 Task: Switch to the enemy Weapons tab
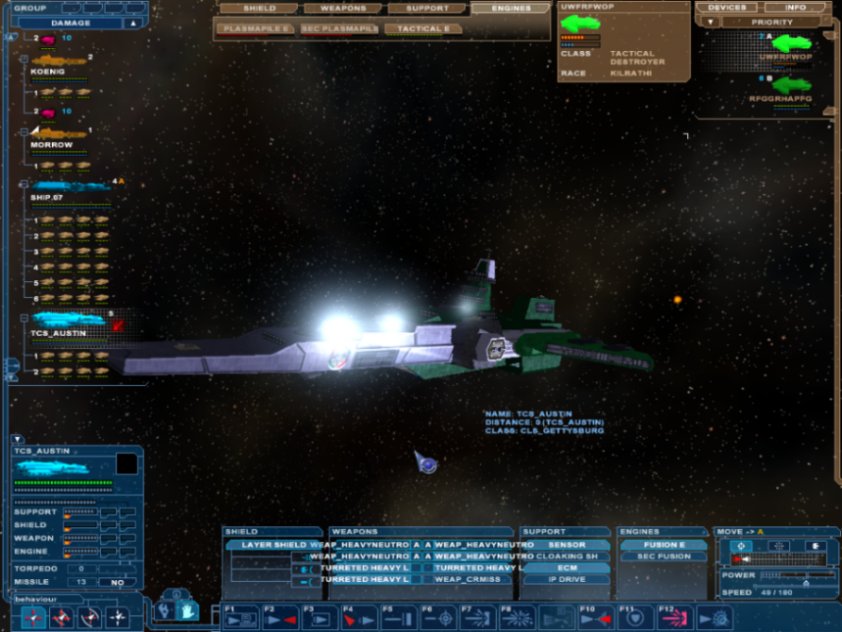point(343,9)
